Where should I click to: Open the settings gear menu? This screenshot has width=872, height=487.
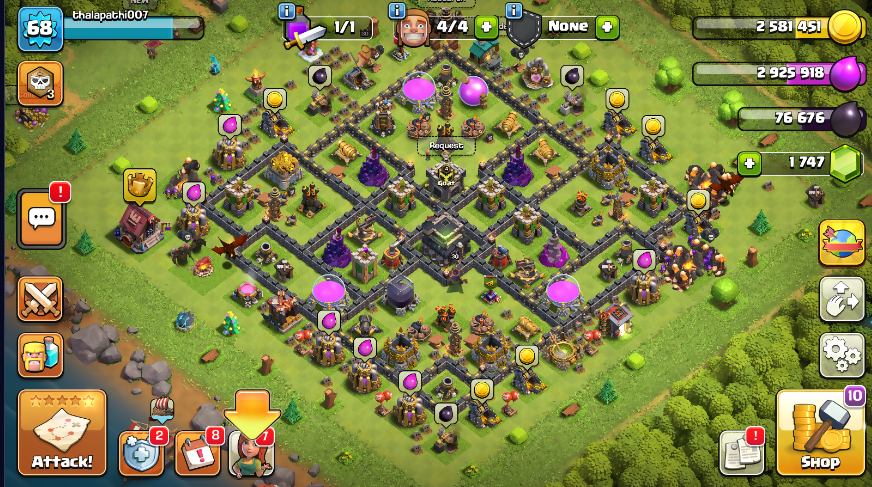pyautogui.click(x=841, y=355)
